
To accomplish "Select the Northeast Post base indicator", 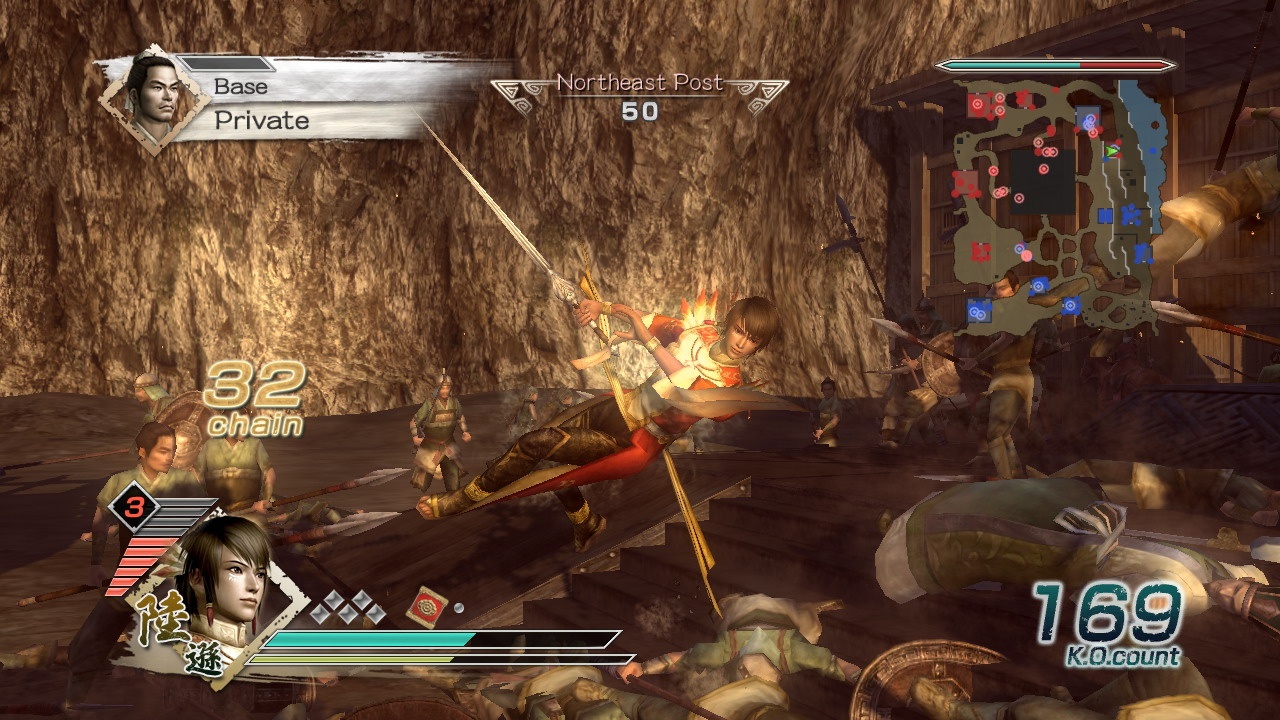I will tap(640, 97).
